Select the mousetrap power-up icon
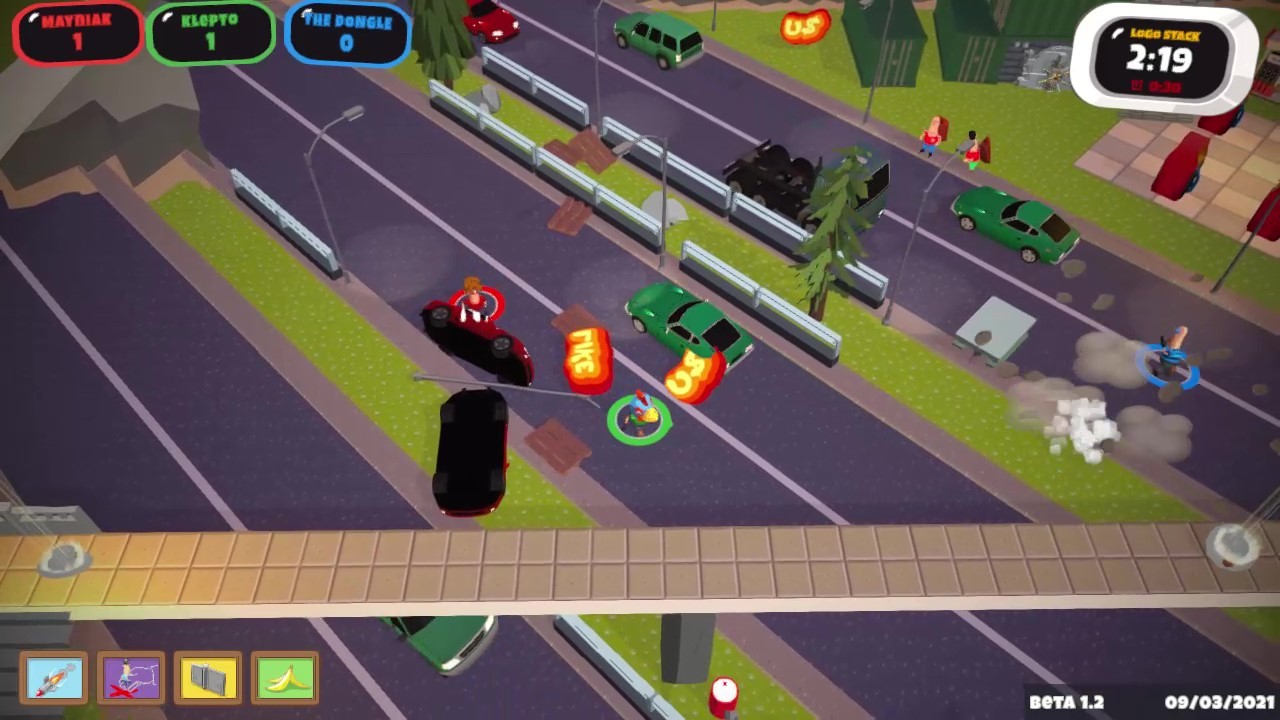1280x720 pixels. tap(208, 678)
